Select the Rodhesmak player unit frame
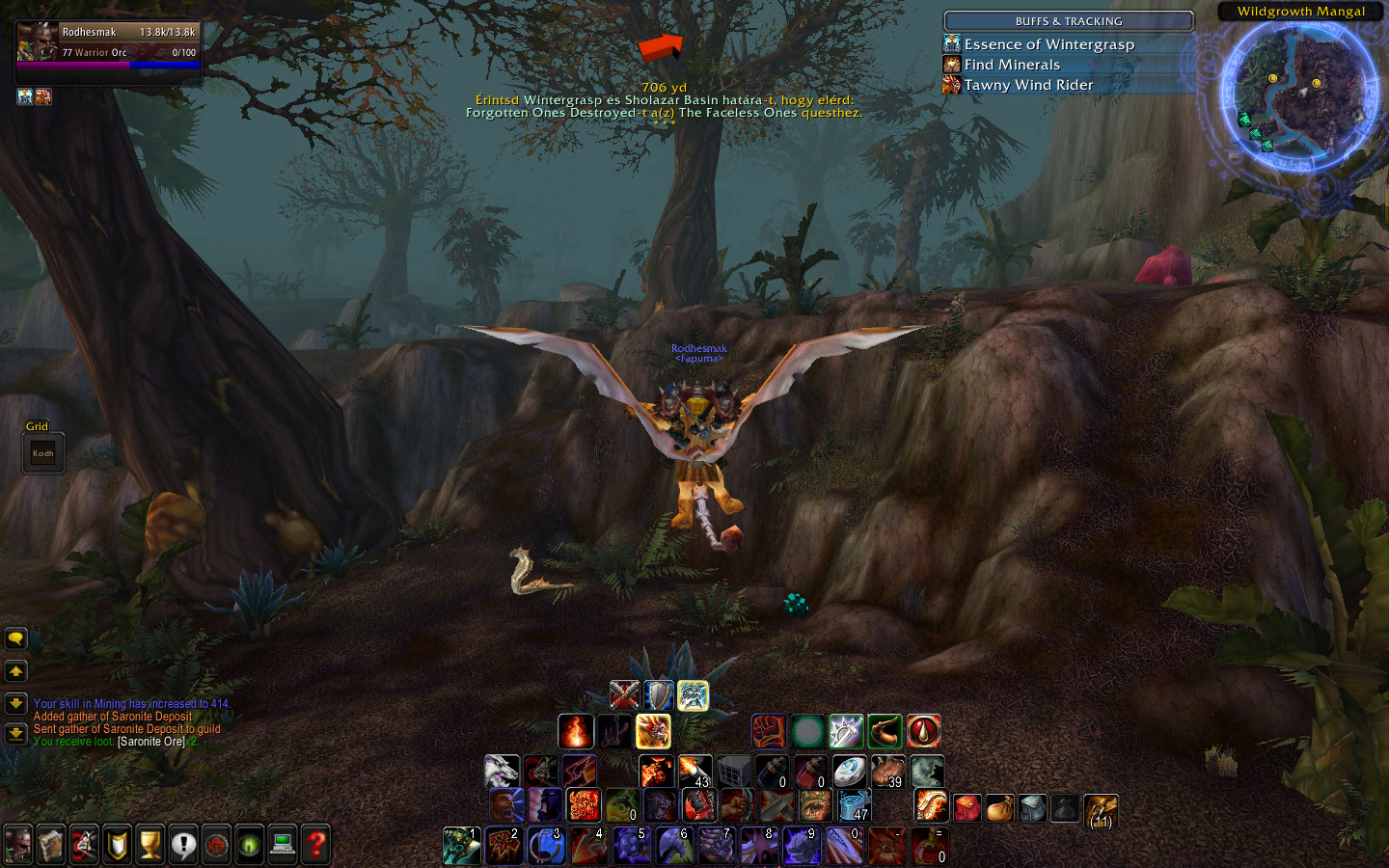 pos(108,46)
